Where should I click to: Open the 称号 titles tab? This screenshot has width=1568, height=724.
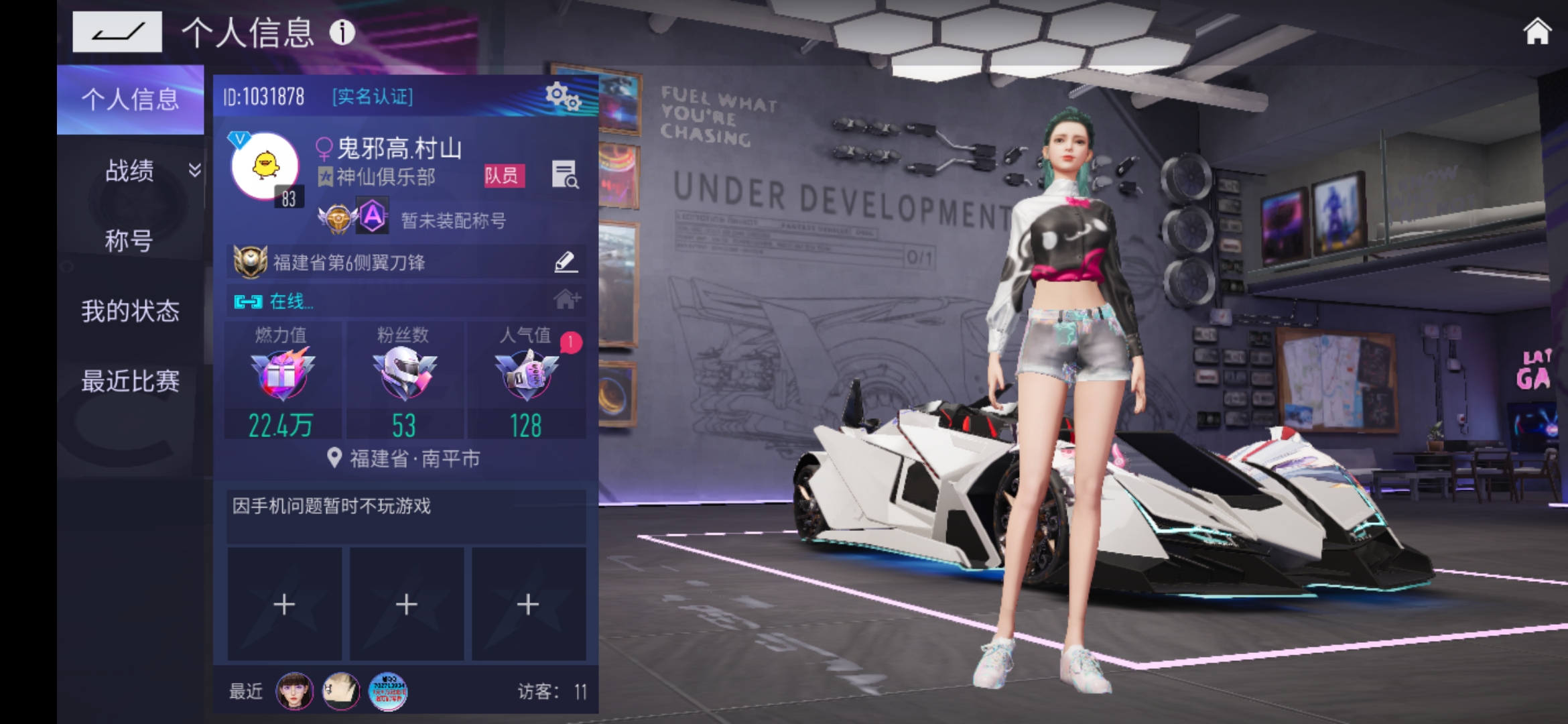pyautogui.click(x=130, y=241)
